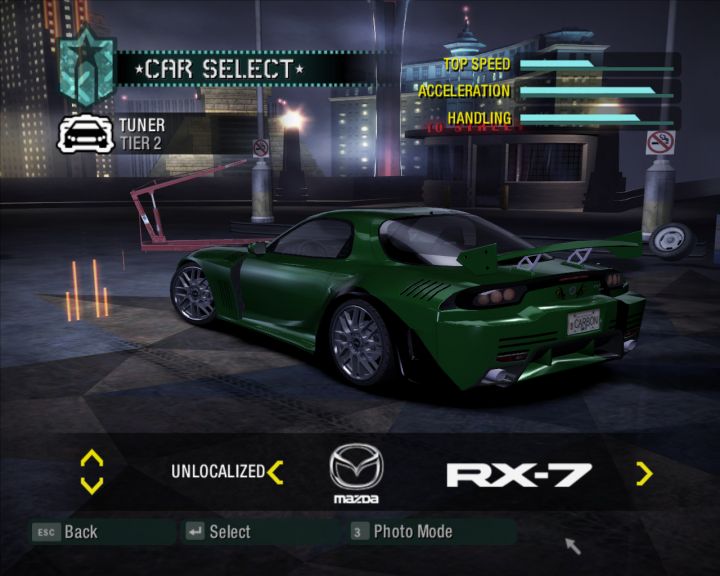Click the up arrow to change category
Image resolution: width=720 pixels, height=576 pixels.
(91, 459)
